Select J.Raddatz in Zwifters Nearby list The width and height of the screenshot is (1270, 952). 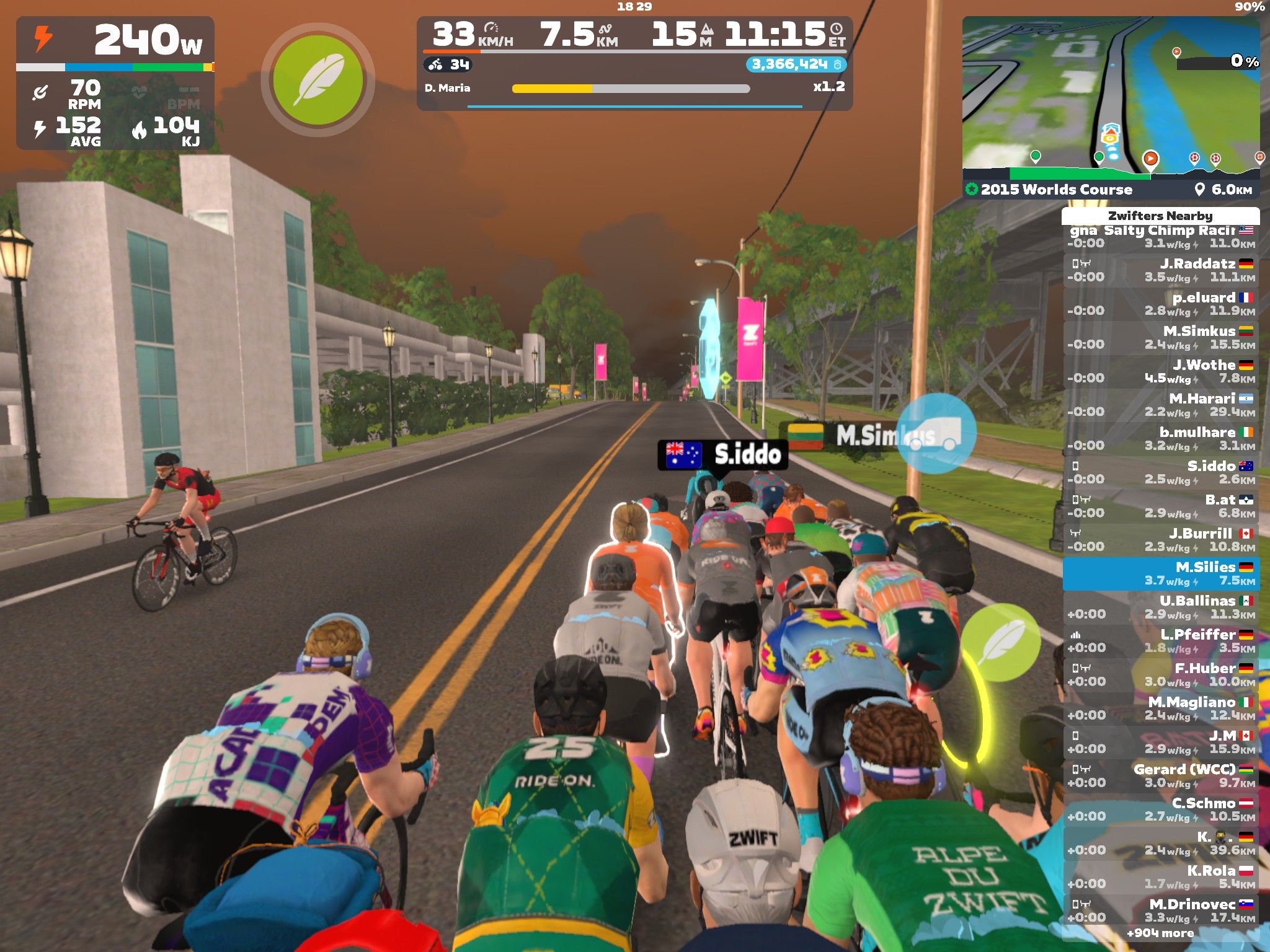(1160, 270)
